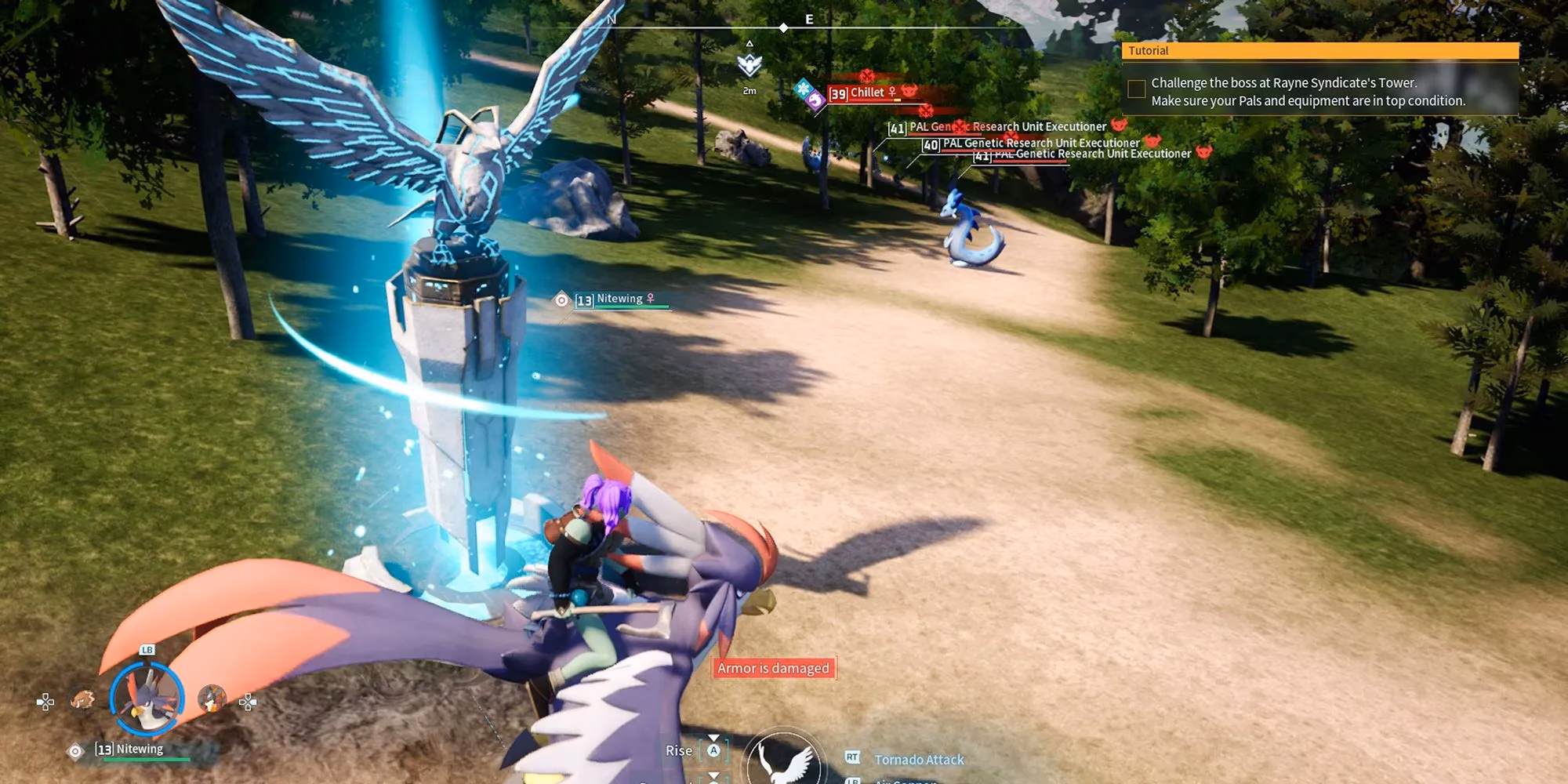Screen dimensions: 1568x784
Task: Switch to the brown boar Pal portrait
Action: (x=82, y=699)
